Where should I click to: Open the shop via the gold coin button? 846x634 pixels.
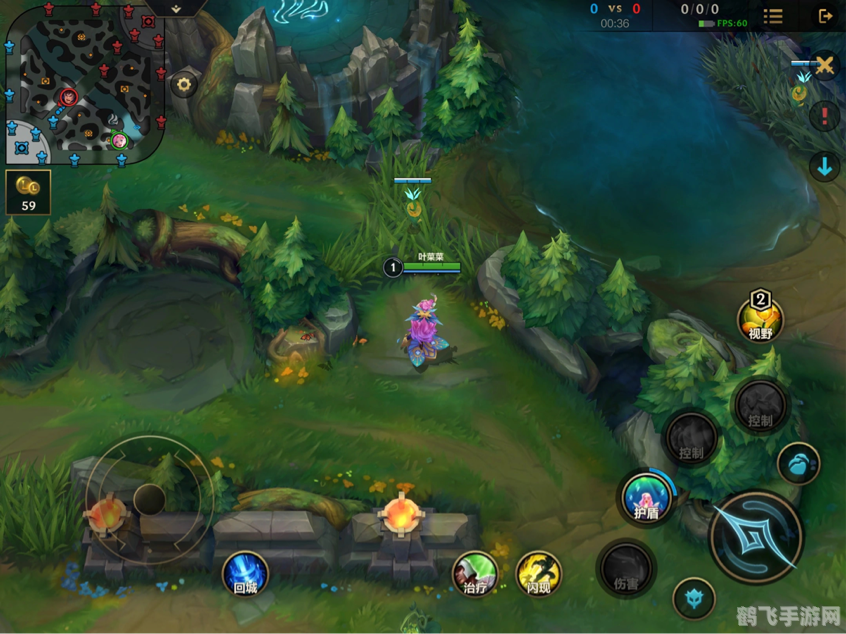pyautogui.click(x=28, y=192)
